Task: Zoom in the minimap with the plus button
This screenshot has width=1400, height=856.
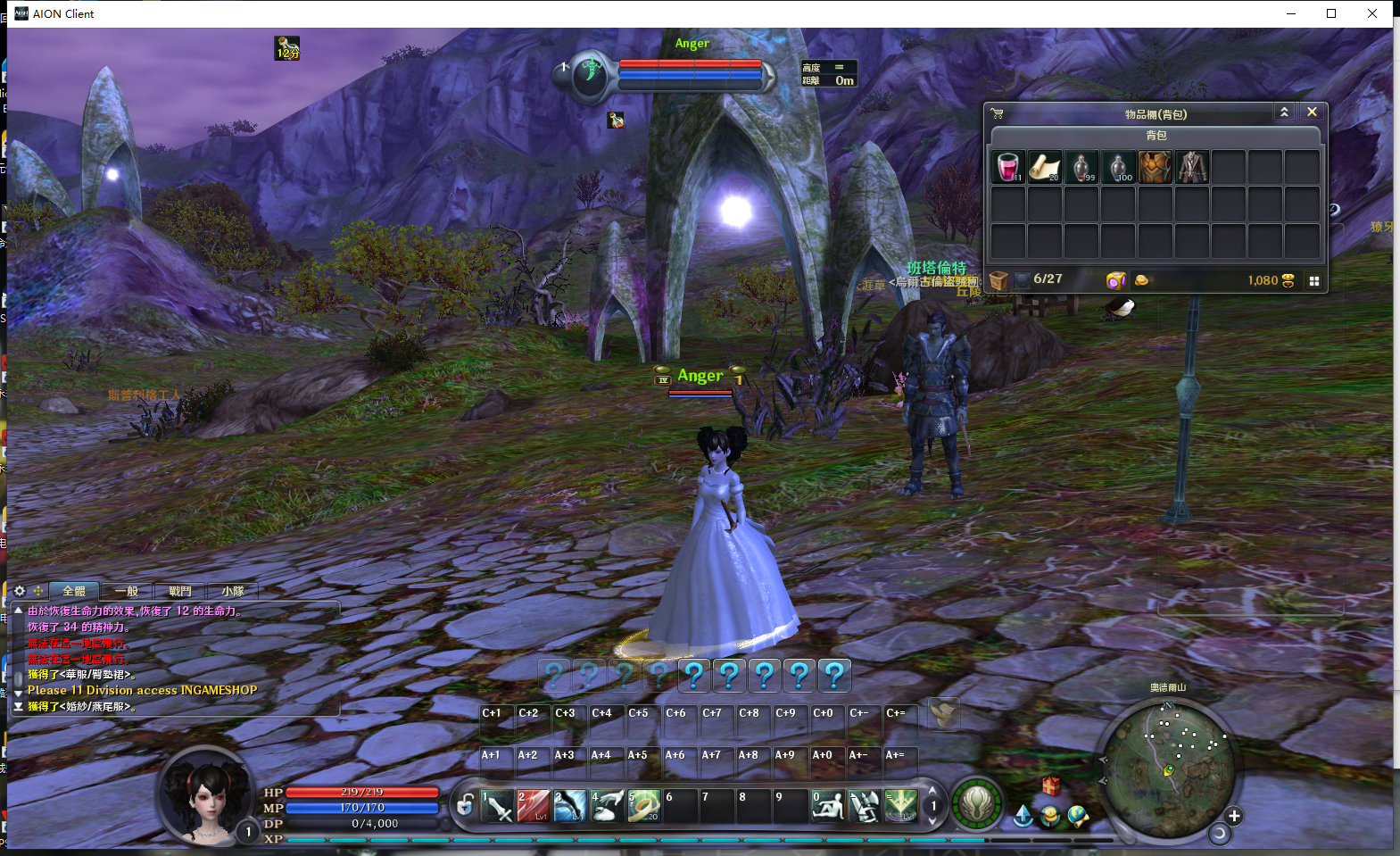Action: pos(1234,816)
